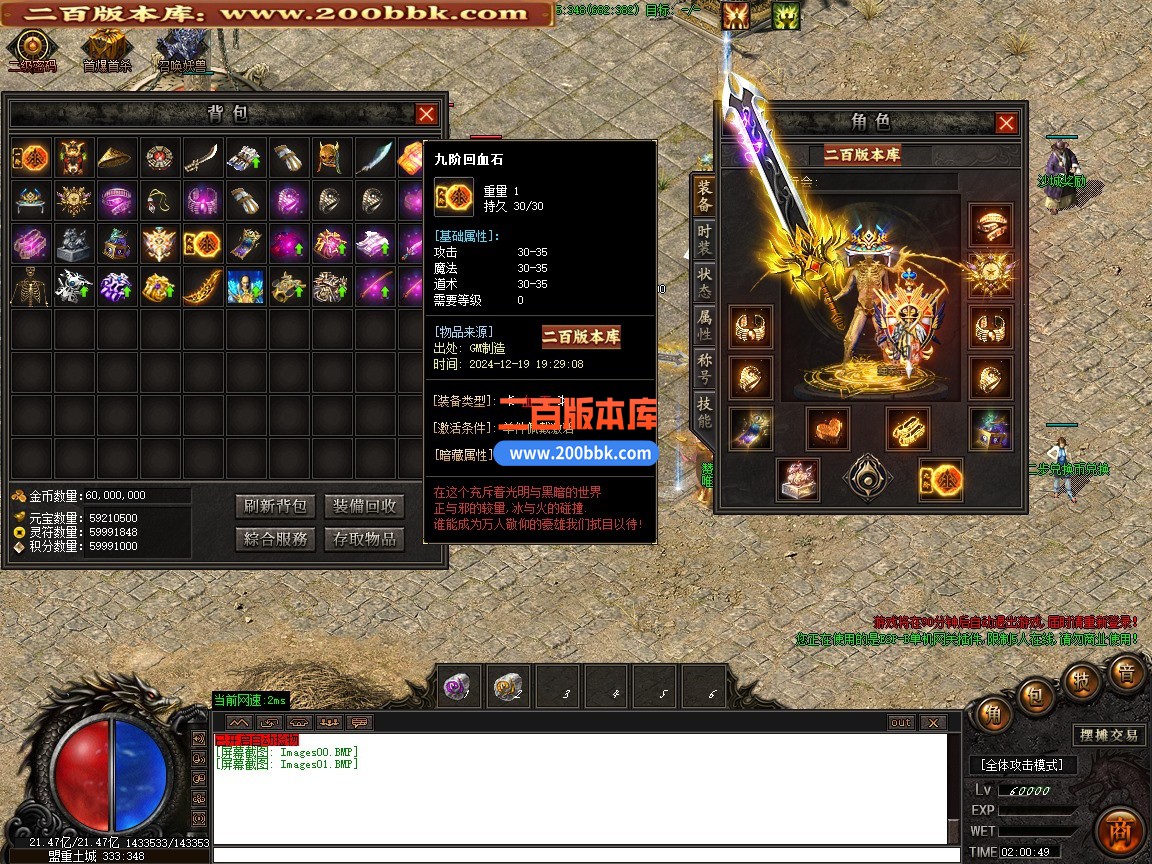1152x864 pixels.
Task: Close the 背包 backpack window
Action: click(426, 114)
